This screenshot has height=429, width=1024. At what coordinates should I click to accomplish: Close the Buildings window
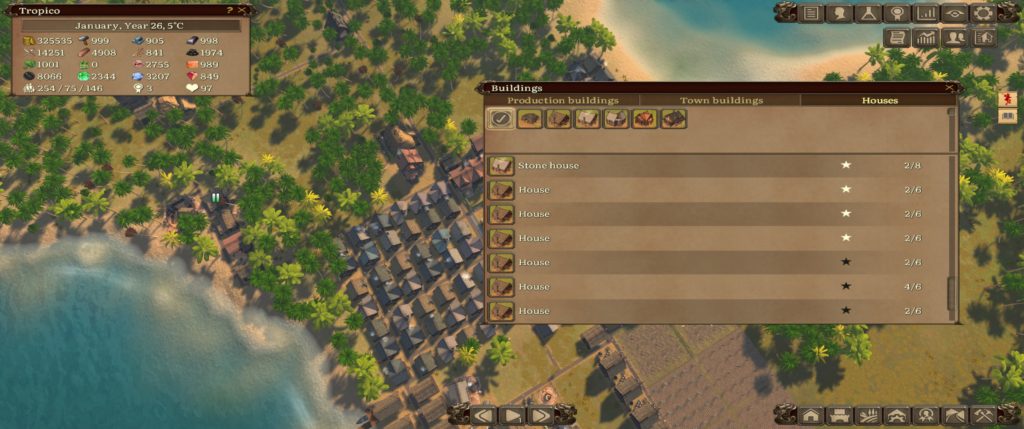coord(949,88)
